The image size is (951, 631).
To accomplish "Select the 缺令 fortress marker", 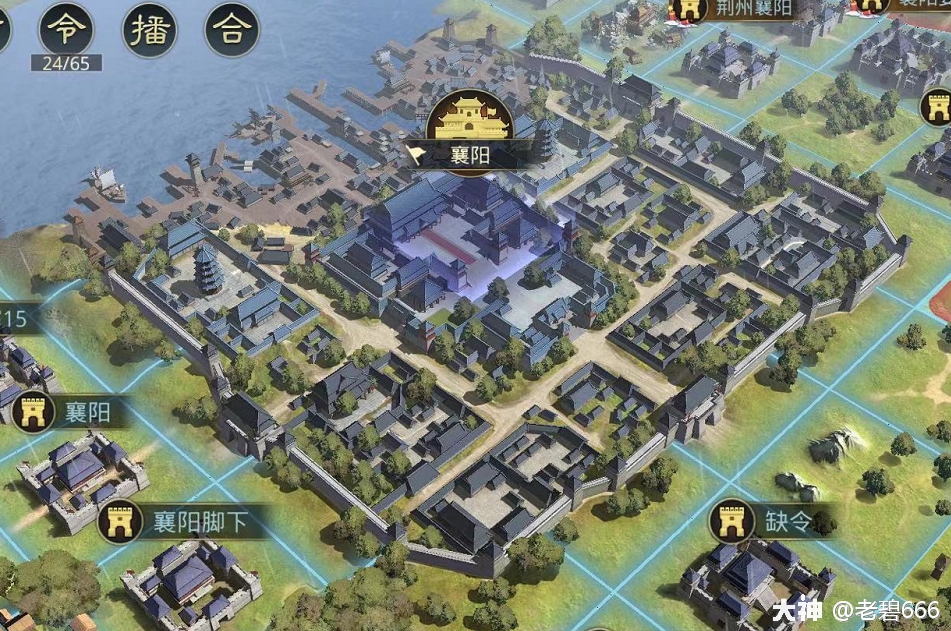I will [x=732, y=521].
